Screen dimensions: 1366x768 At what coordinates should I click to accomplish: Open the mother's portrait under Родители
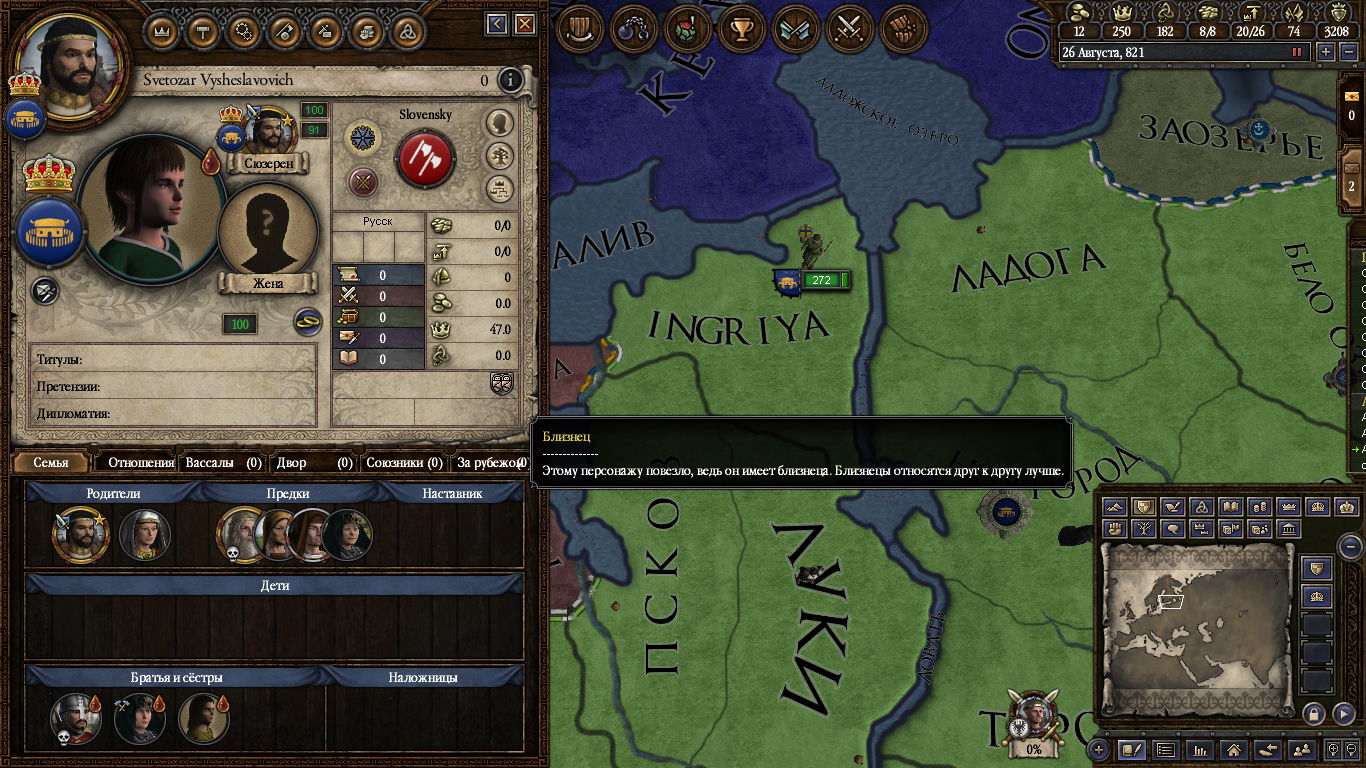click(145, 536)
